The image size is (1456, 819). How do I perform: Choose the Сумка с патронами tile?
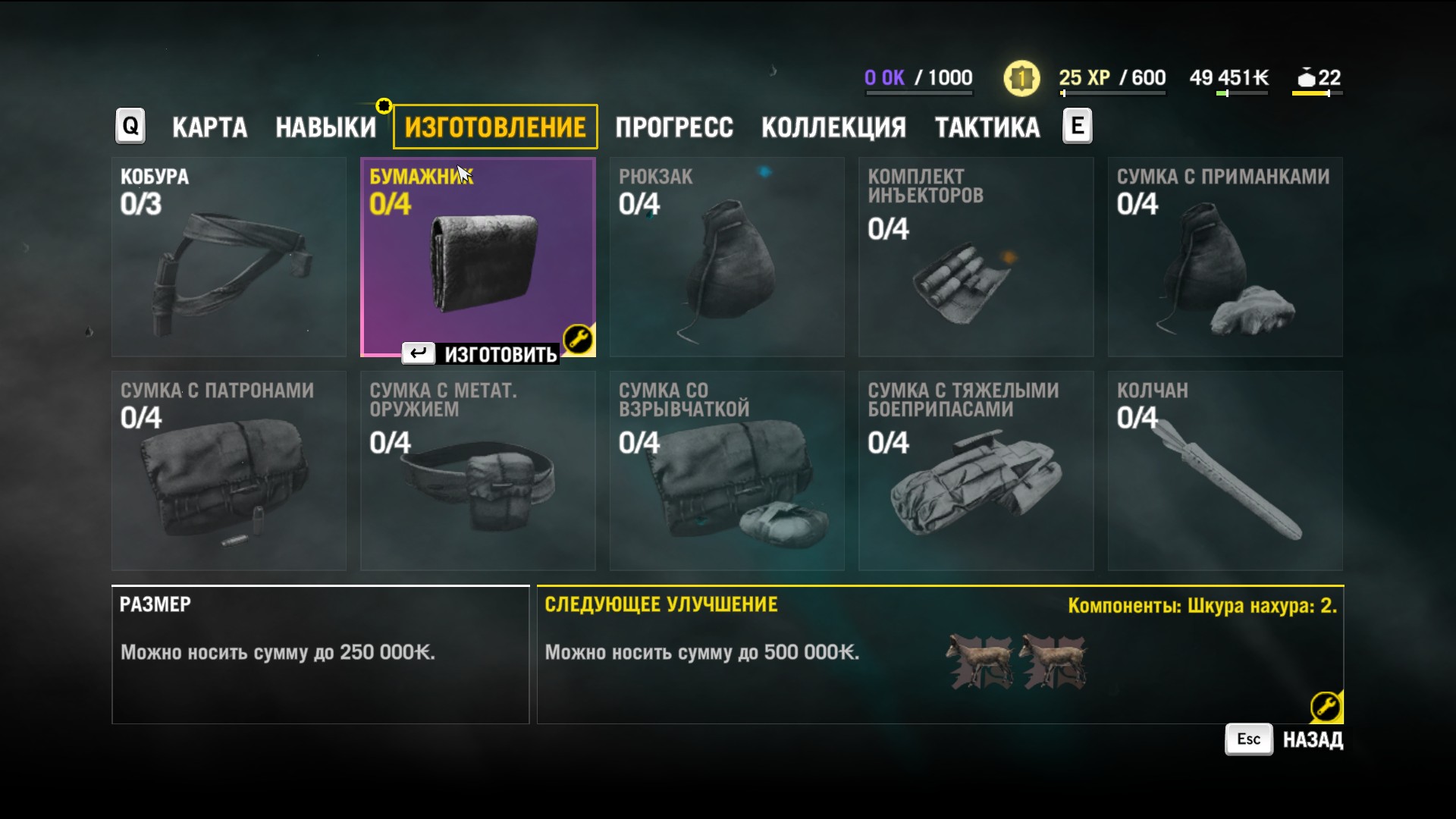coord(229,470)
